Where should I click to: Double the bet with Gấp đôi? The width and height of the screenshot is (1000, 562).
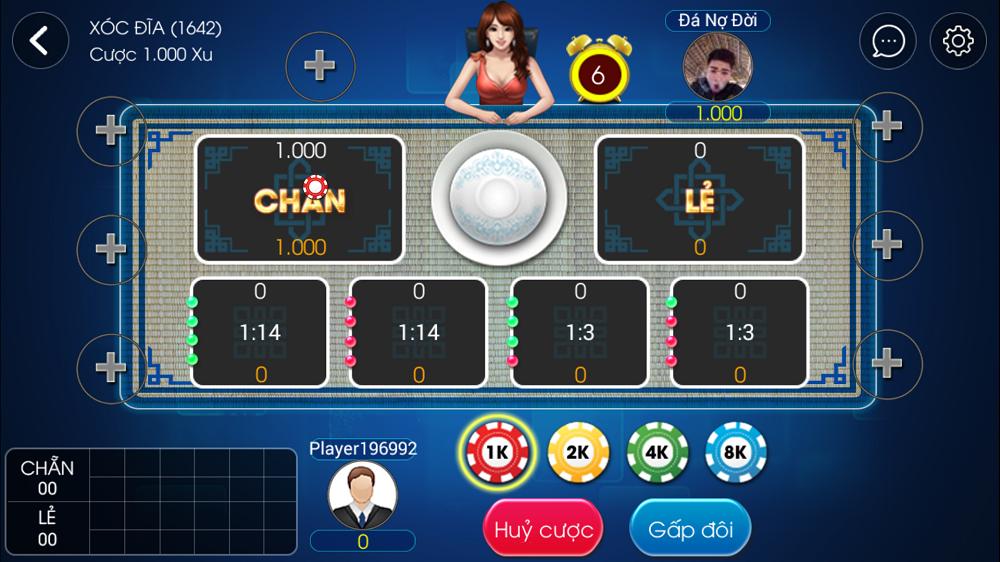tap(690, 529)
